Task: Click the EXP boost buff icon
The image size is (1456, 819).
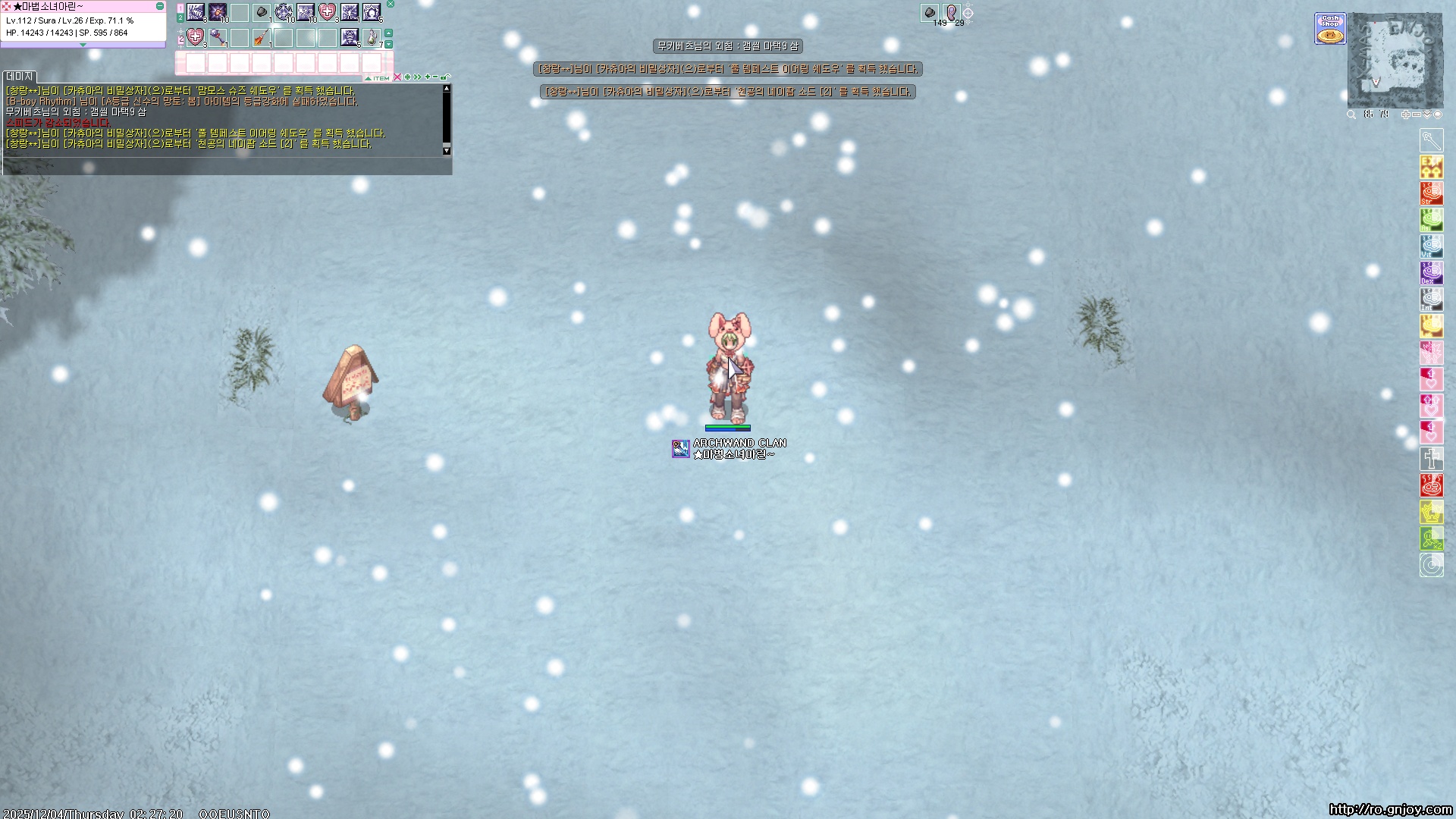Action: [x=1431, y=166]
